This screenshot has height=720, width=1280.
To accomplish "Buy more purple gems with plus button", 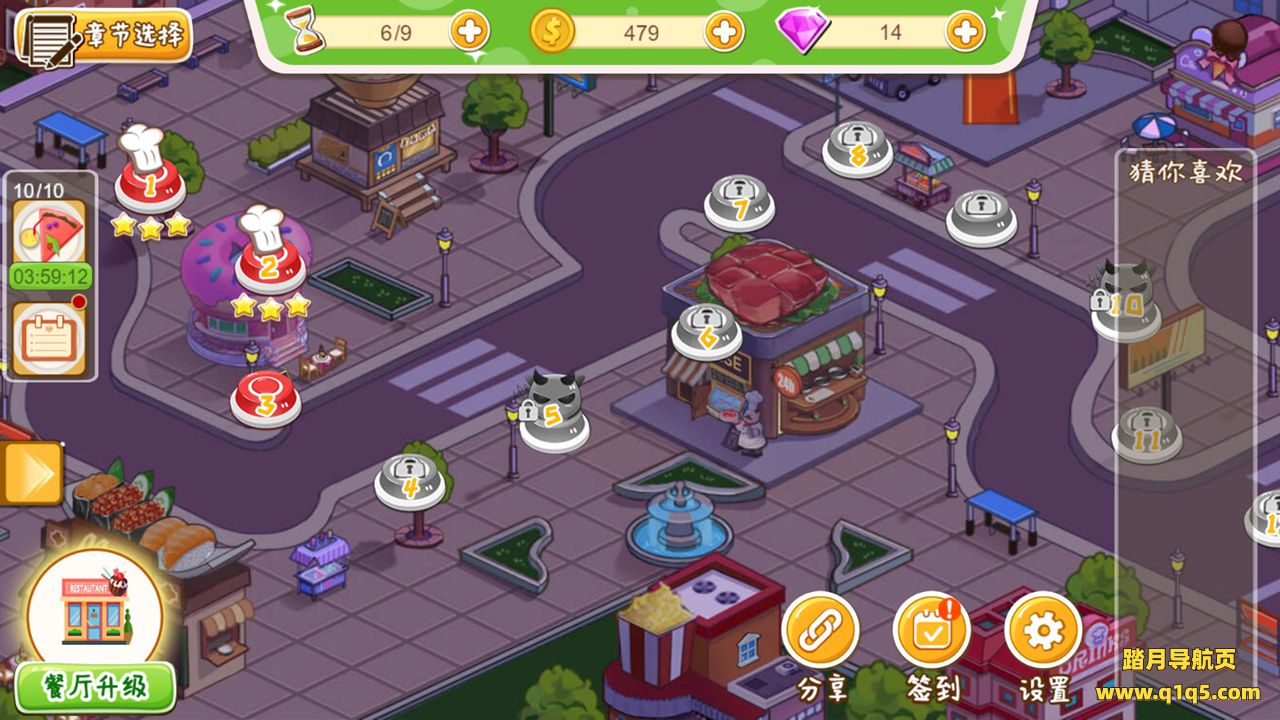I will point(965,32).
